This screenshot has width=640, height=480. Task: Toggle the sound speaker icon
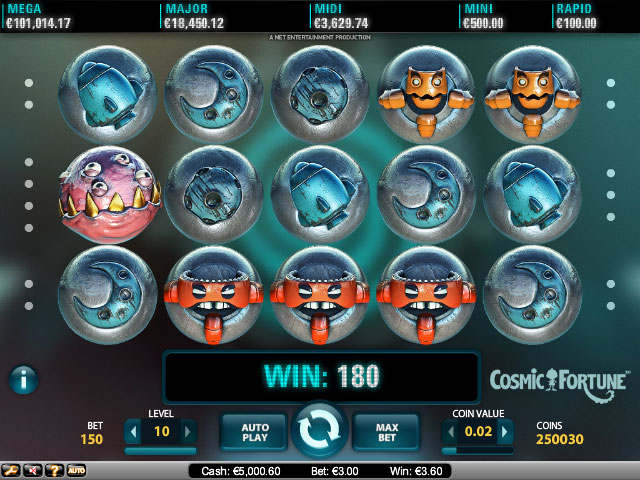[33, 470]
